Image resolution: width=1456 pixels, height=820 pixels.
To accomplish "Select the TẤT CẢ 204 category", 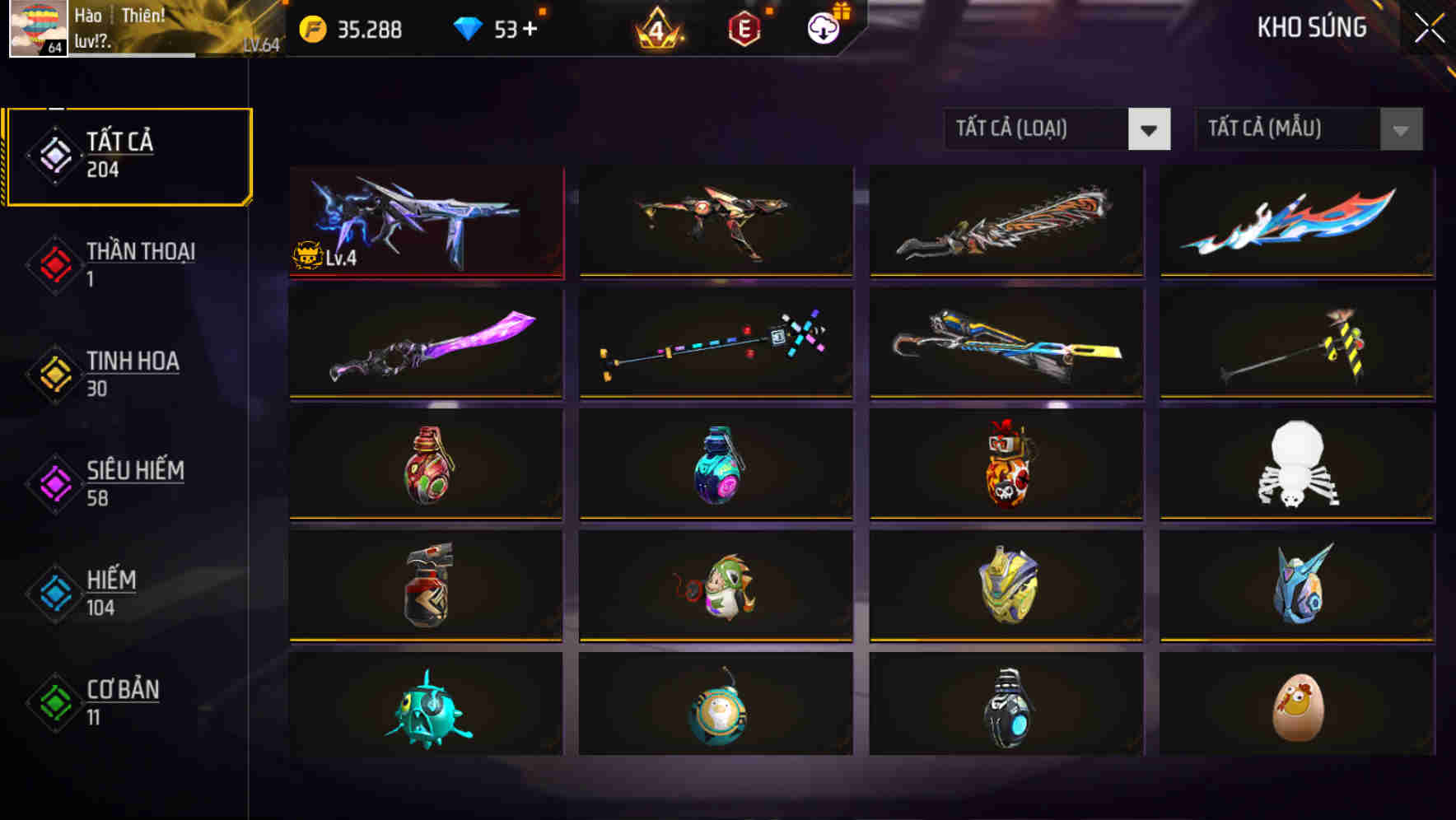I will (x=128, y=155).
